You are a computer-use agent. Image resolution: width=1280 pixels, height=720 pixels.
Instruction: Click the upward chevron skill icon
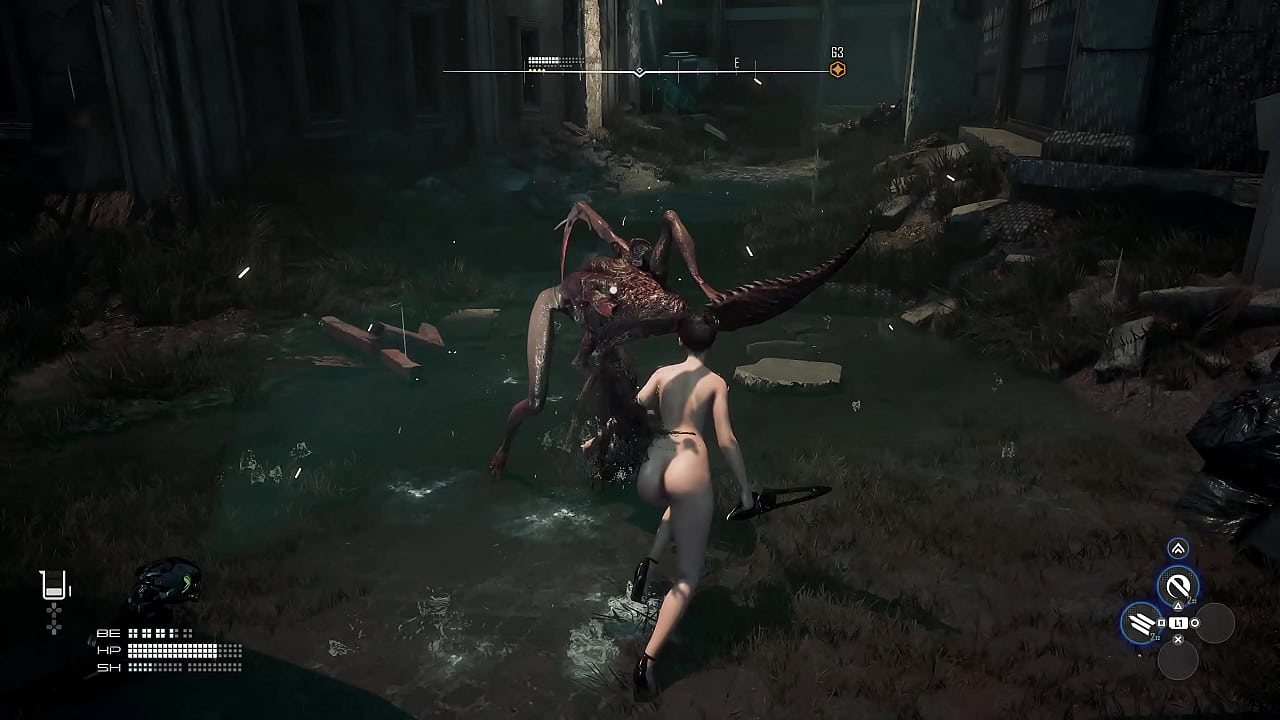[1179, 548]
